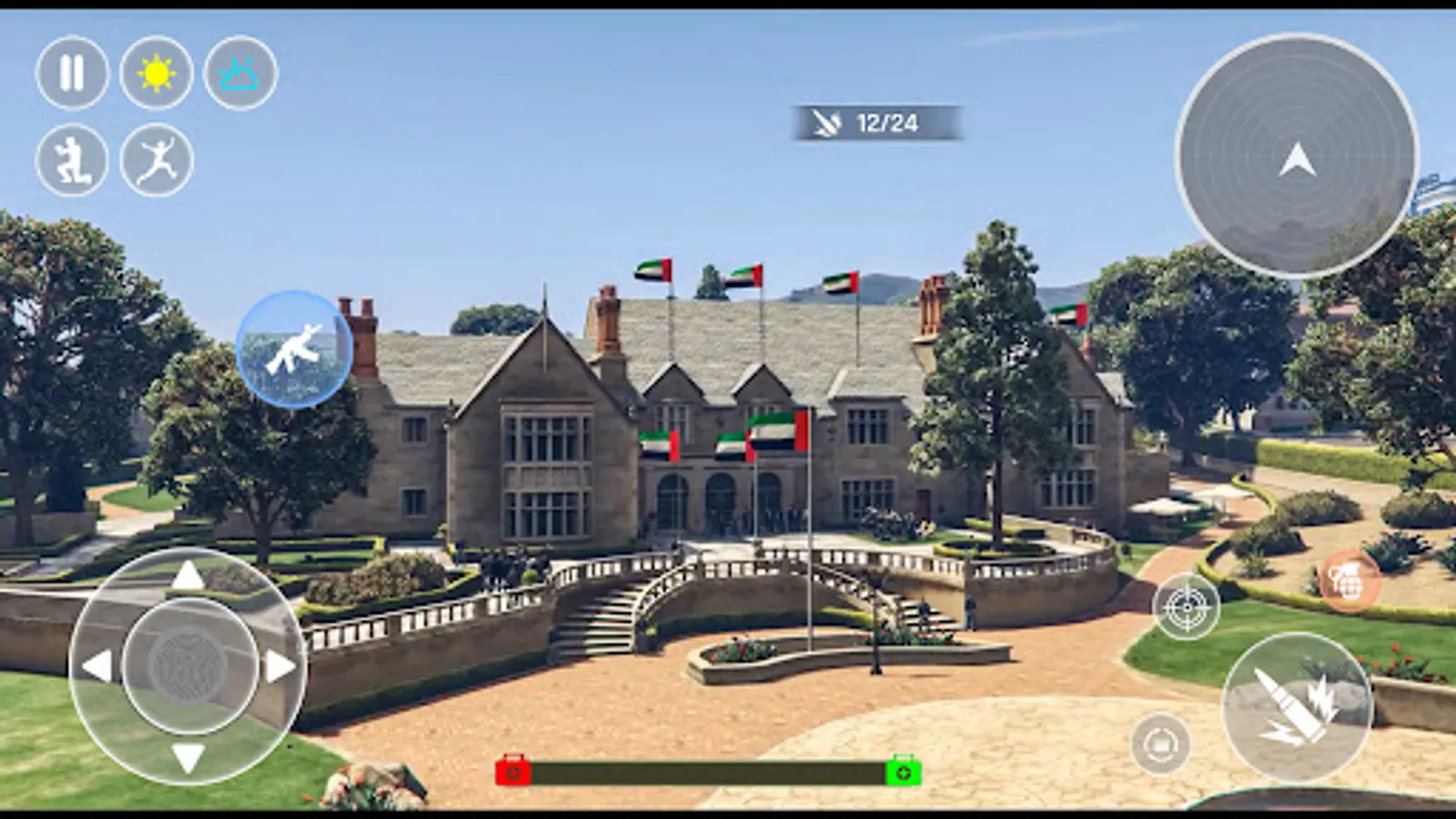Enable sunny weather with the sun icon
The width and height of the screenshot is (1456, 819).
(x=155, y=75)
